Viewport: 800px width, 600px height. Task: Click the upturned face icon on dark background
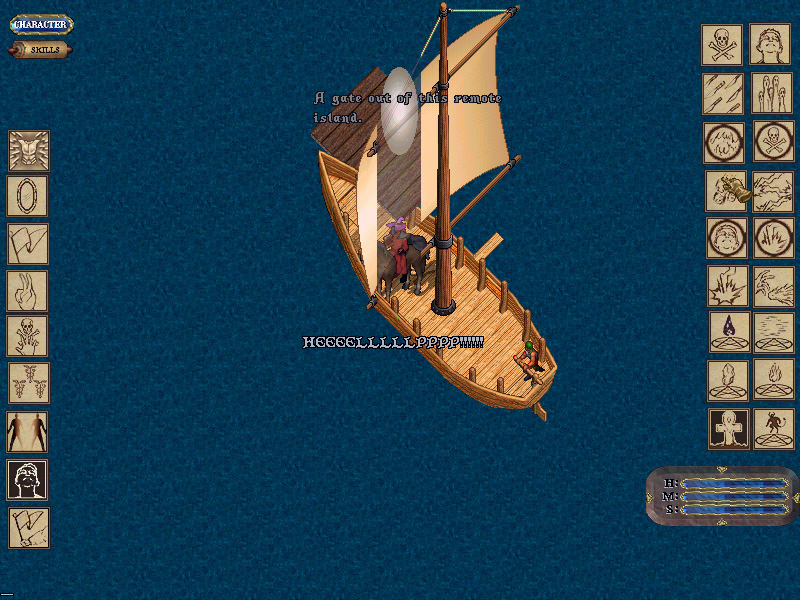click(28, 480)
